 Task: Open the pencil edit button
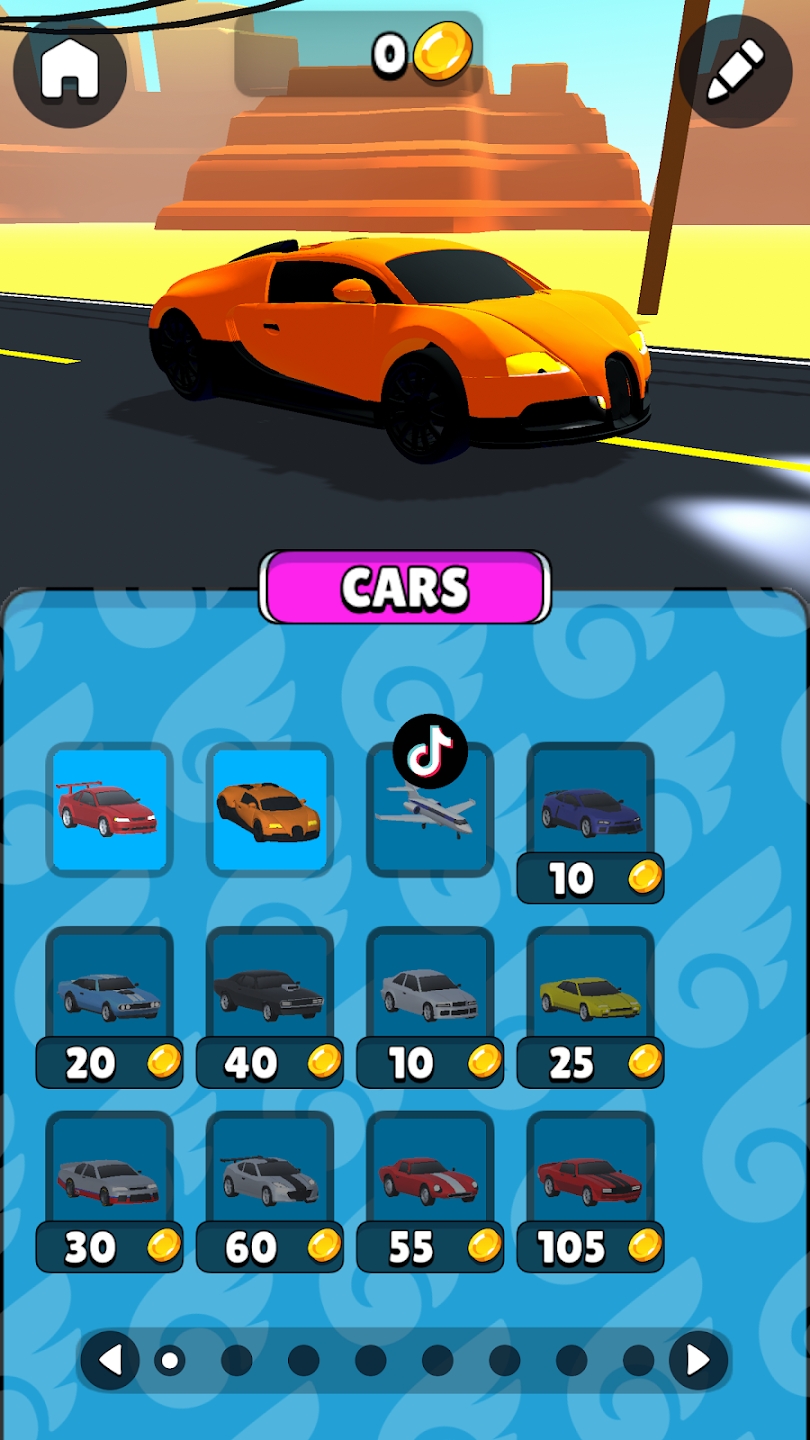736,70
